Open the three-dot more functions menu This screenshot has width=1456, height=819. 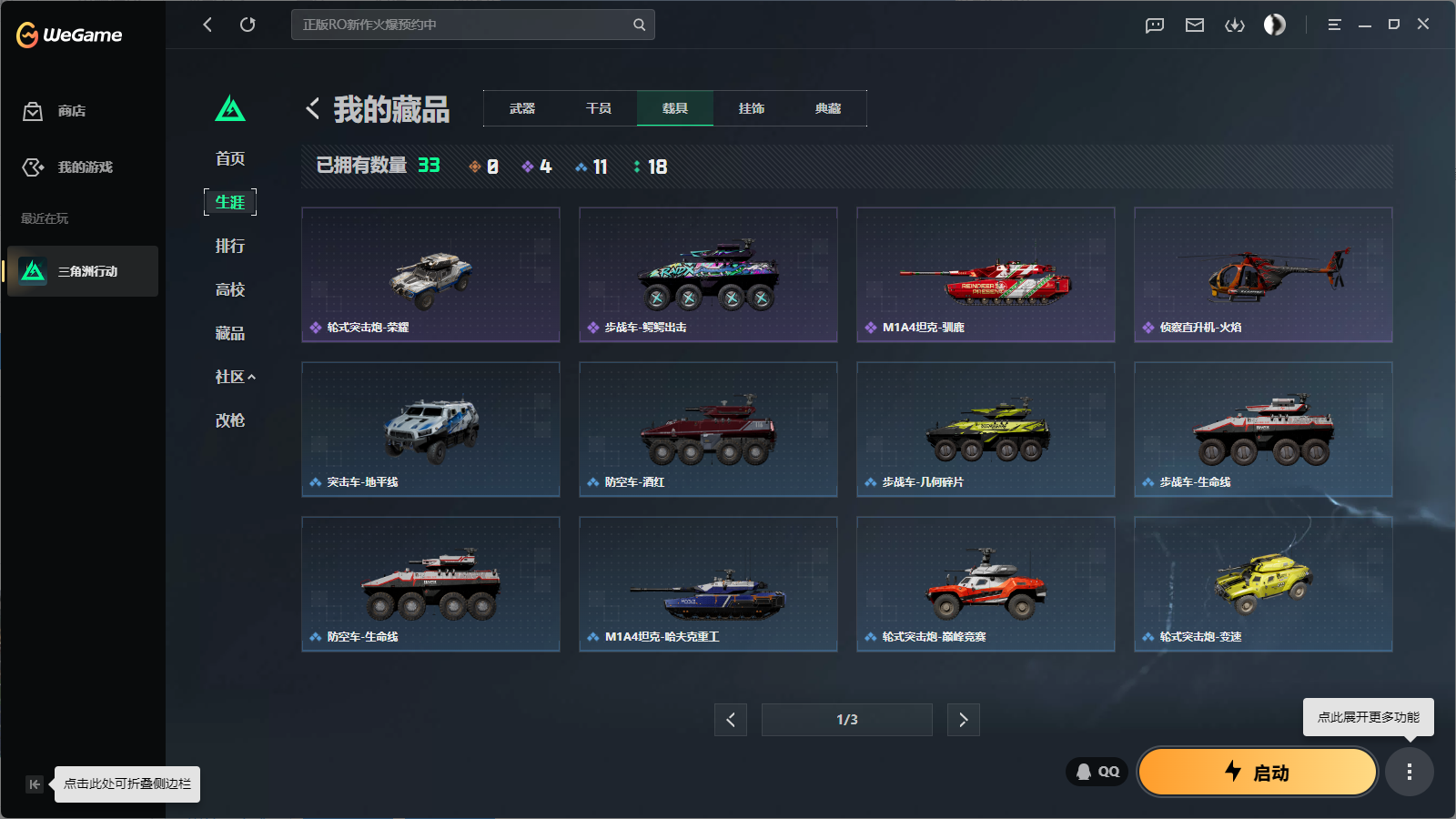click(1410, 772)
